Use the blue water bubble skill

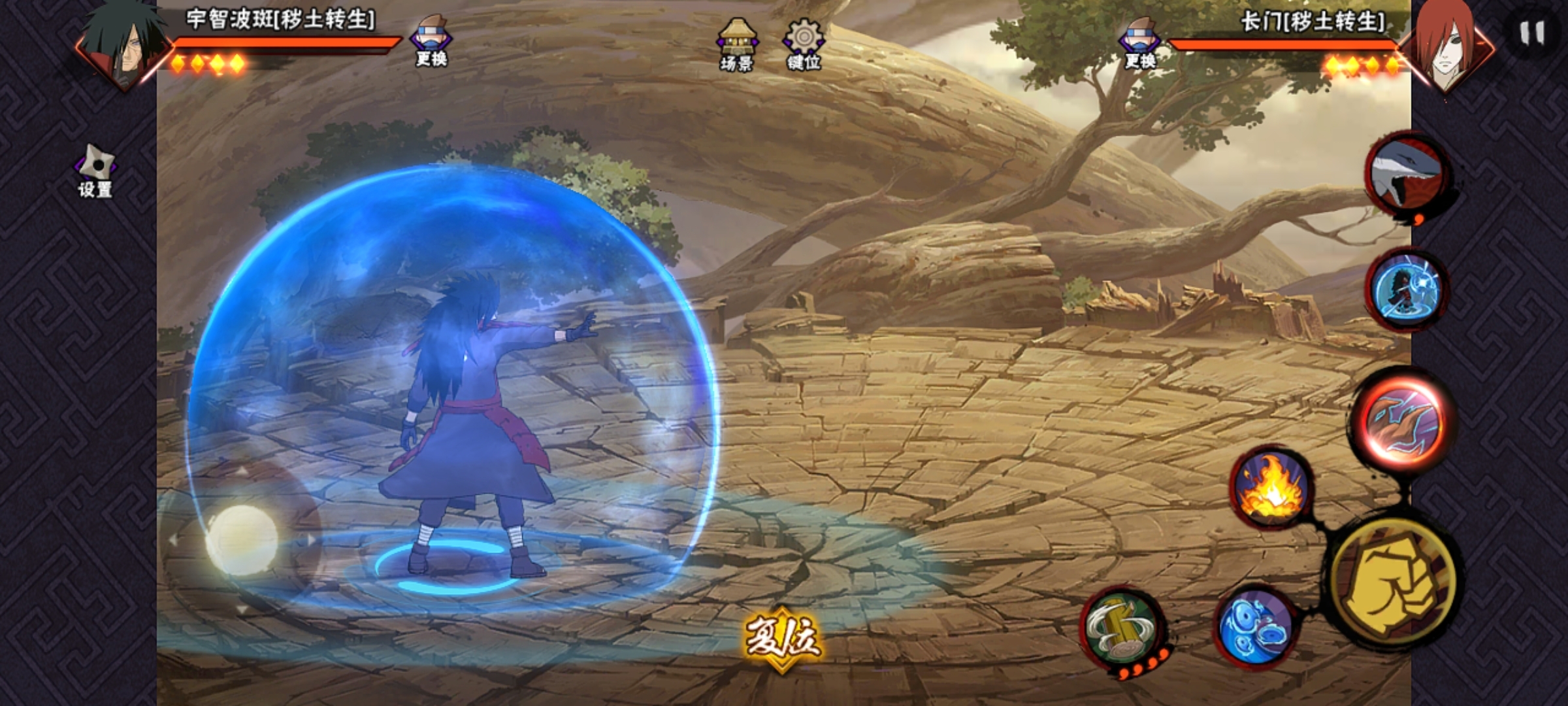(x=1254, y=626)
